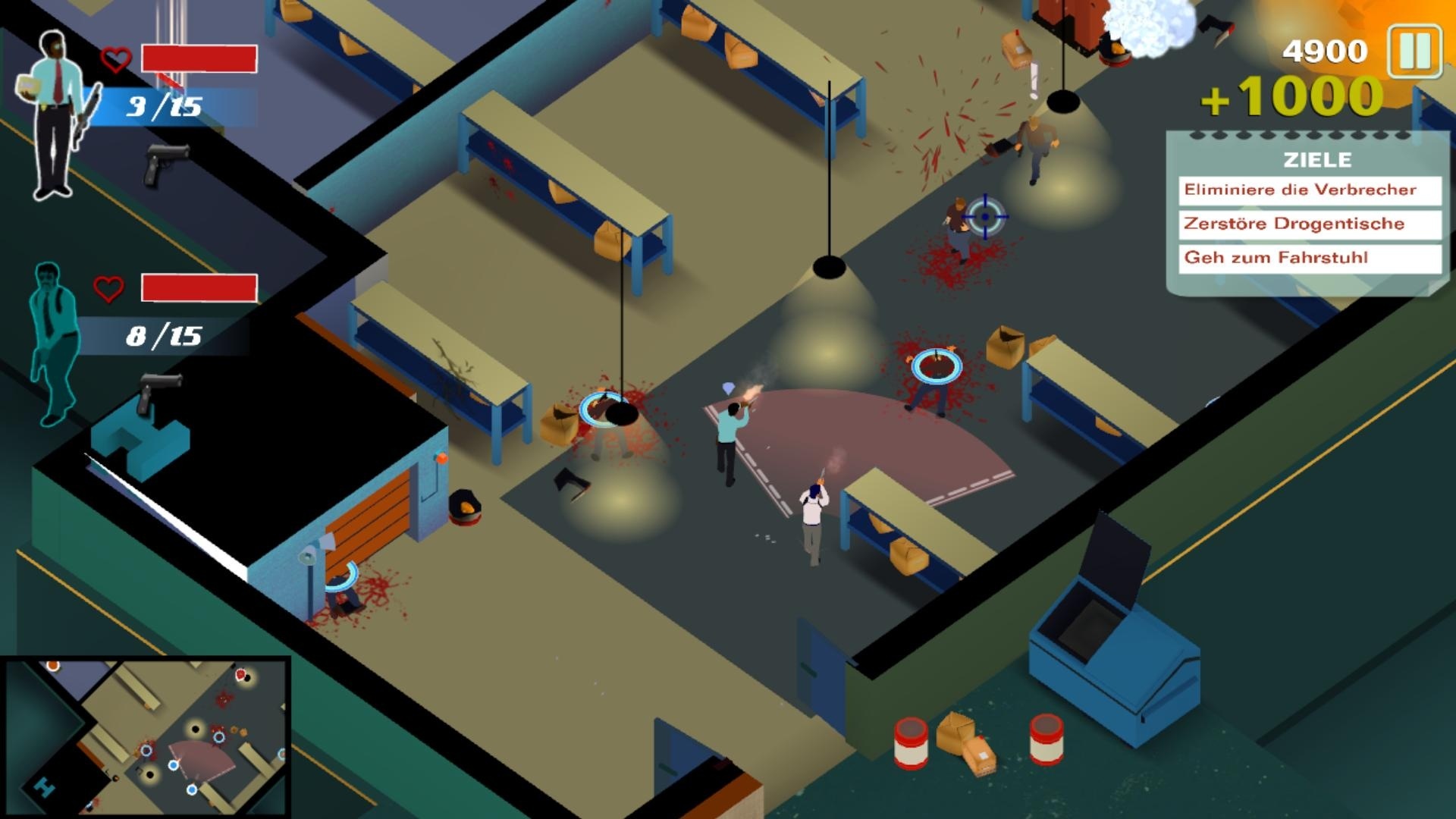Select objective 'Eliminiere die Verbrecher'
The height and width of the screenshot is (819, 1456).
(x=1308, y=190)
